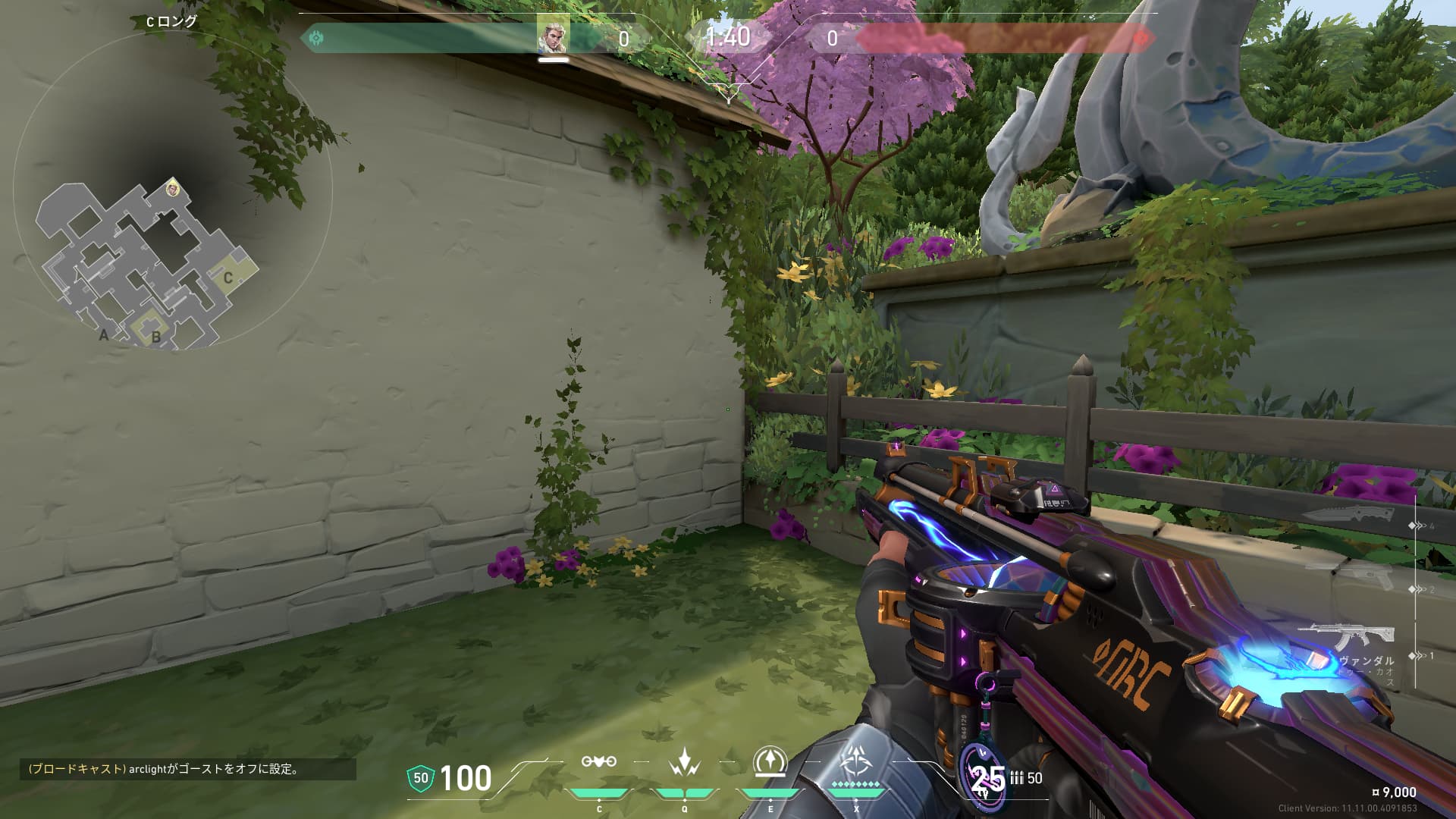Screen dimensions: 1456x819
Task: Click the shield armor icon showing 50
Action: (420, 778)
